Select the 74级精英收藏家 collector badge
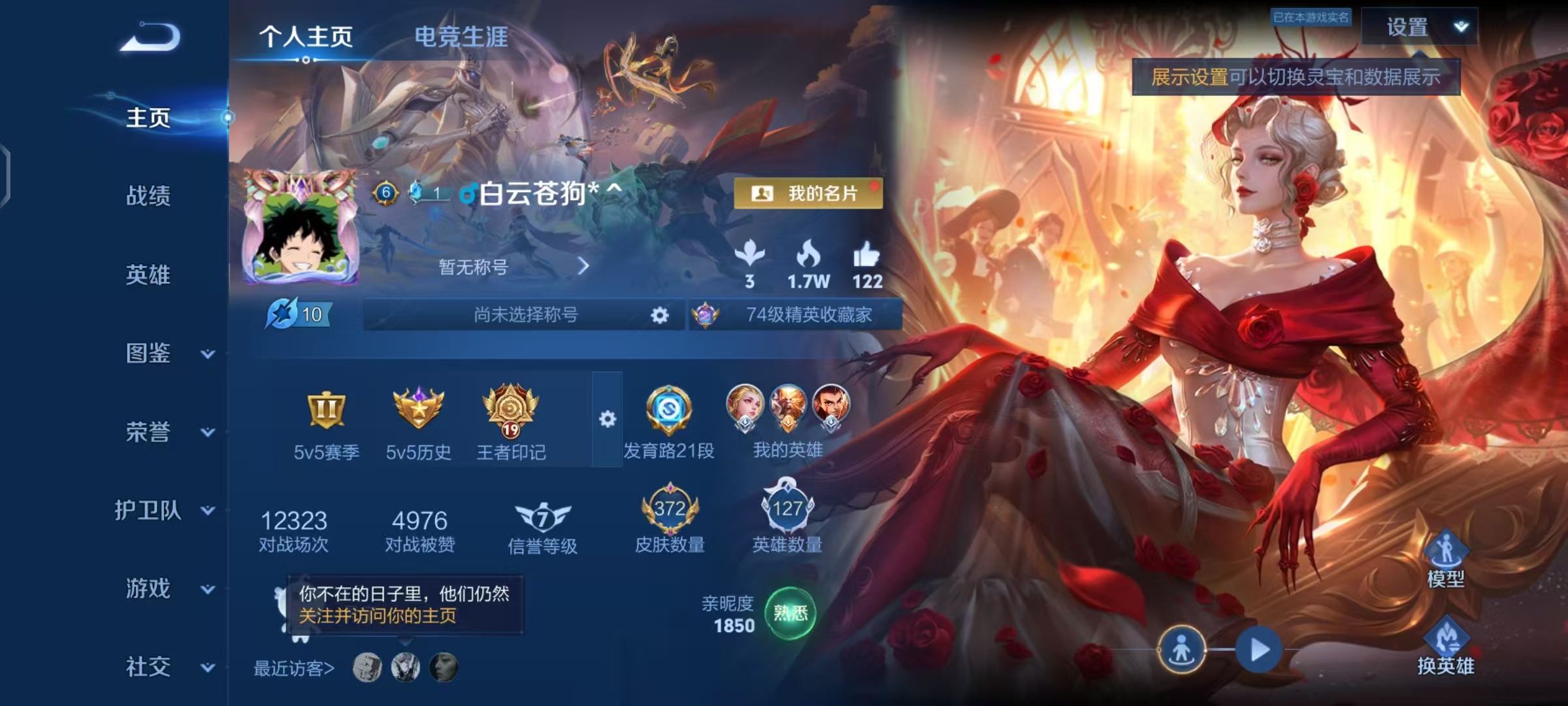Screen dimensions: 1568x706 (x=794, y=315)
